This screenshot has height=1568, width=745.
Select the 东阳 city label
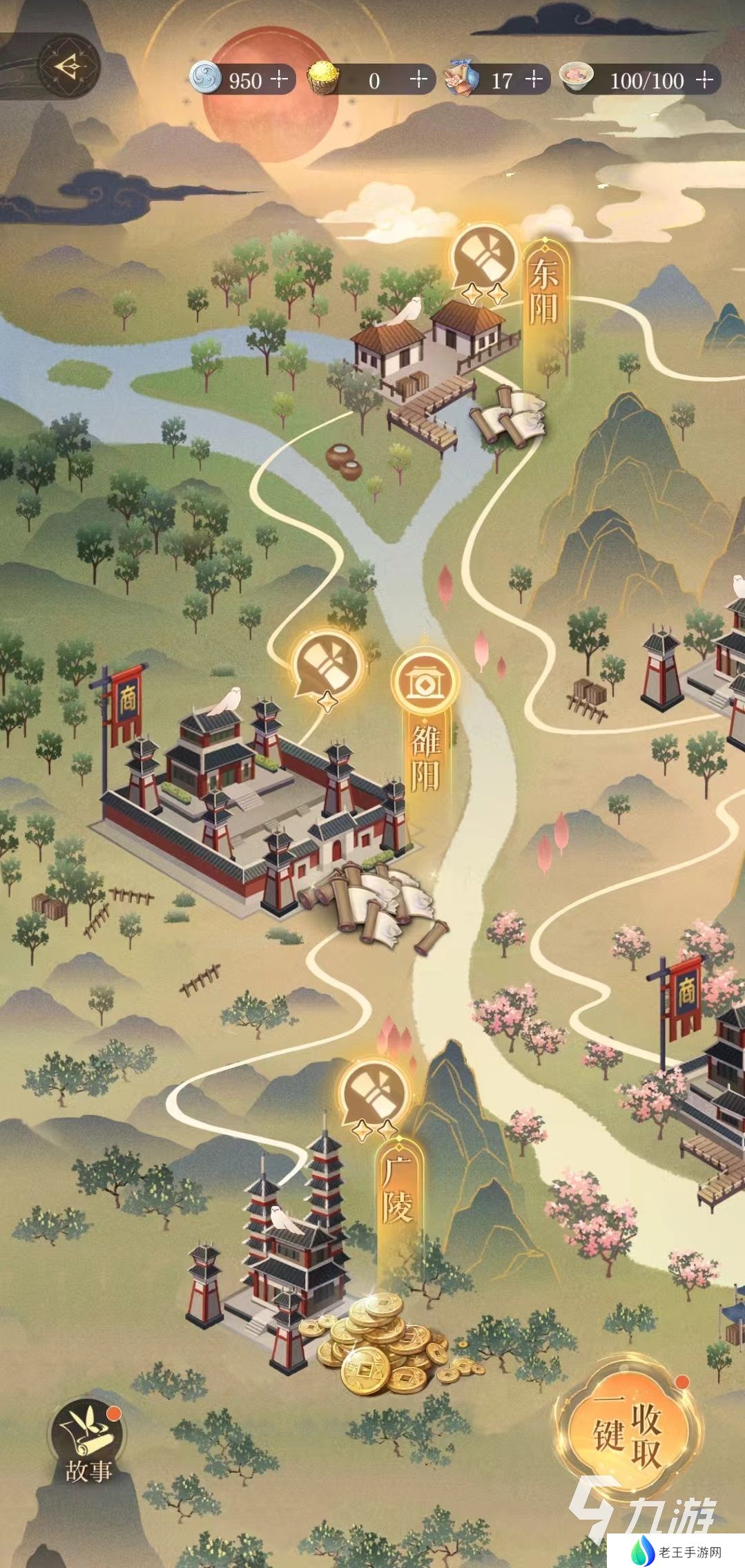[x=544, y=294]
